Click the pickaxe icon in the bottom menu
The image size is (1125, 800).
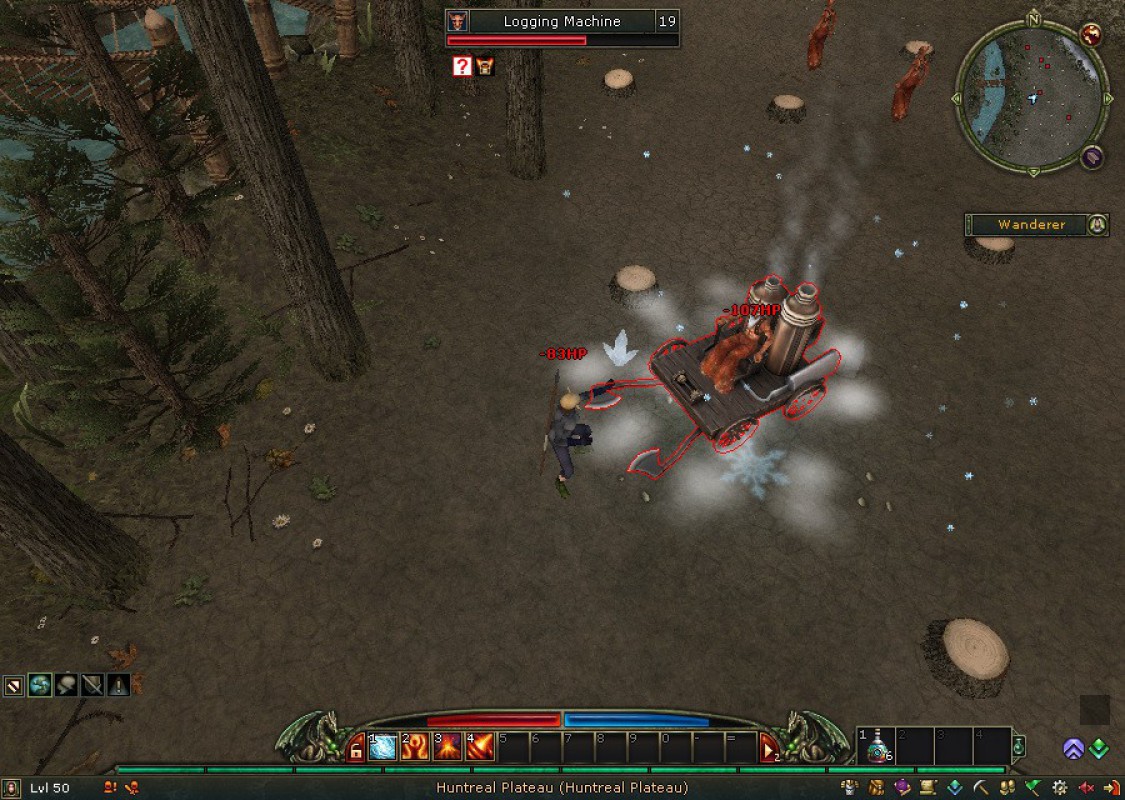pos(981,788)
